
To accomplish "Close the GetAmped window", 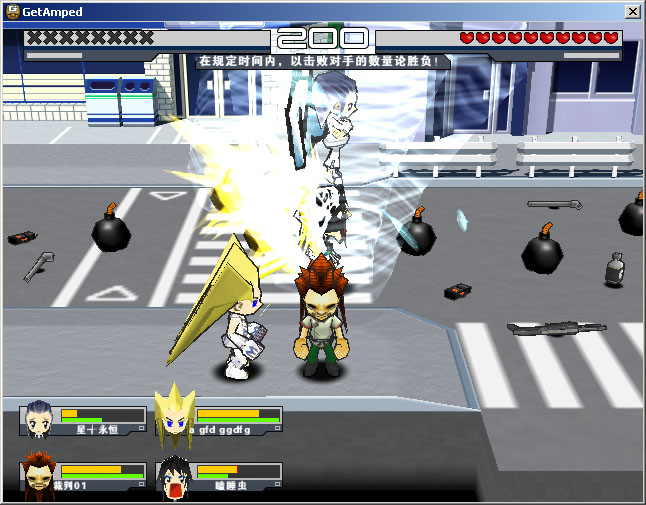I will (632, 12).
